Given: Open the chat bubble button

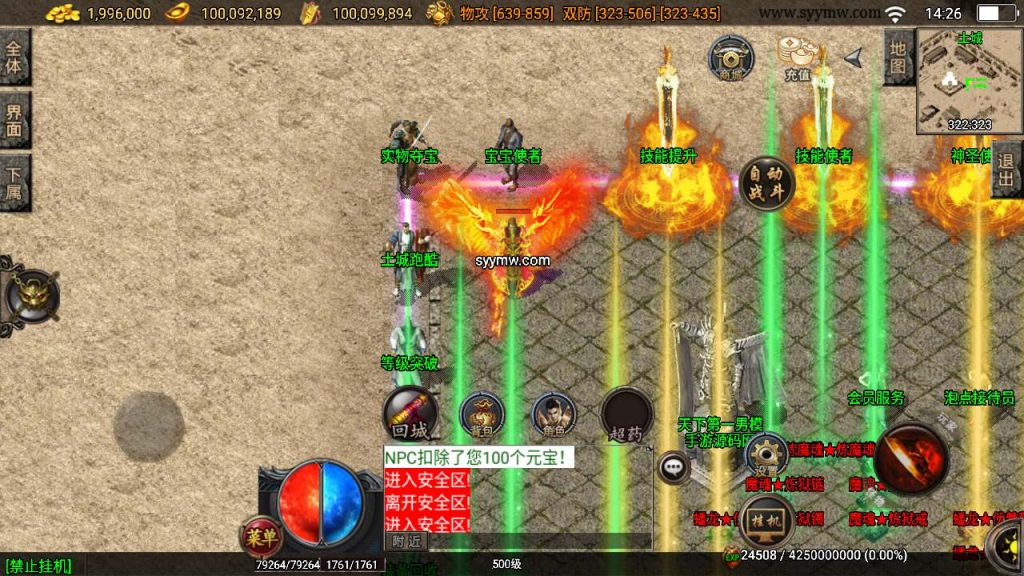Looking at the screenshot, I should tap(674, 465).
